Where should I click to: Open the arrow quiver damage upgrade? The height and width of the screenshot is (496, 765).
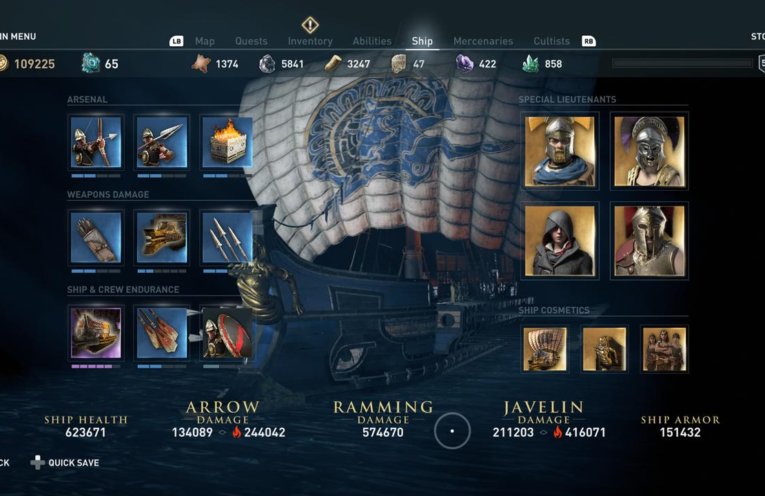pos(96,236)
